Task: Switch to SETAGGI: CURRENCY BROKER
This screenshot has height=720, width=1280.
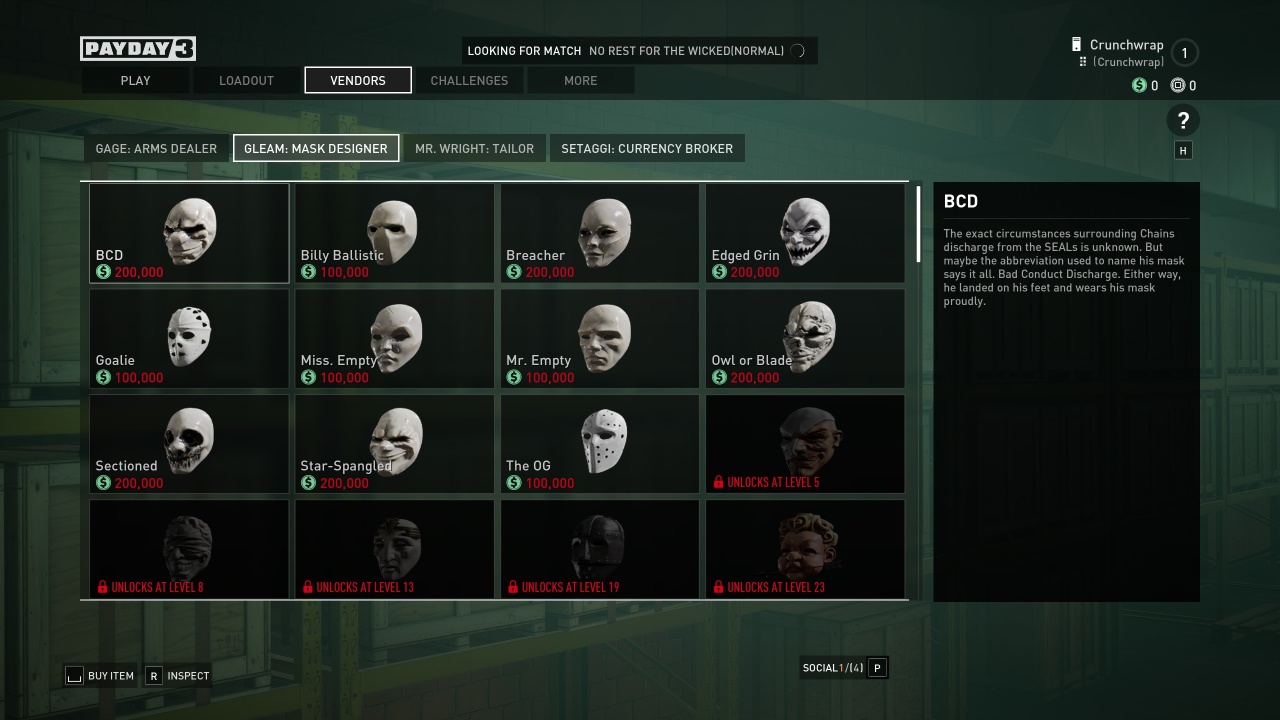Action: coord(647,148)
